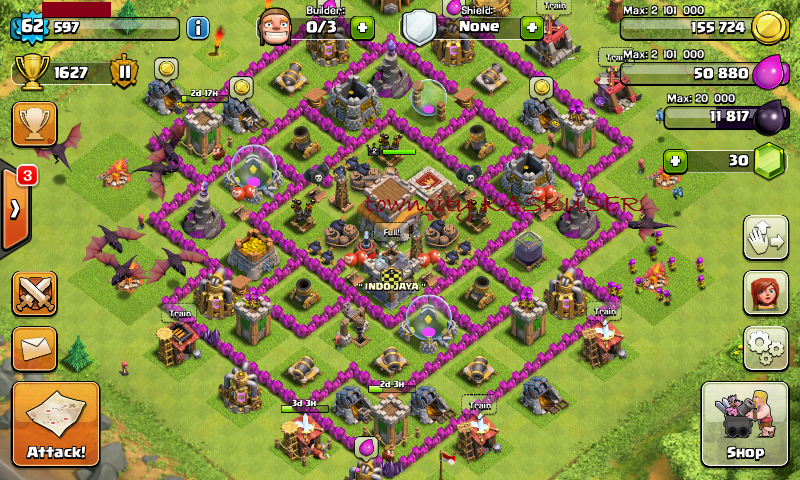Open the hand-swipe layout editor button
Image resolution: width=800 pixels, height=480 pixels.
tap(765, 238)
